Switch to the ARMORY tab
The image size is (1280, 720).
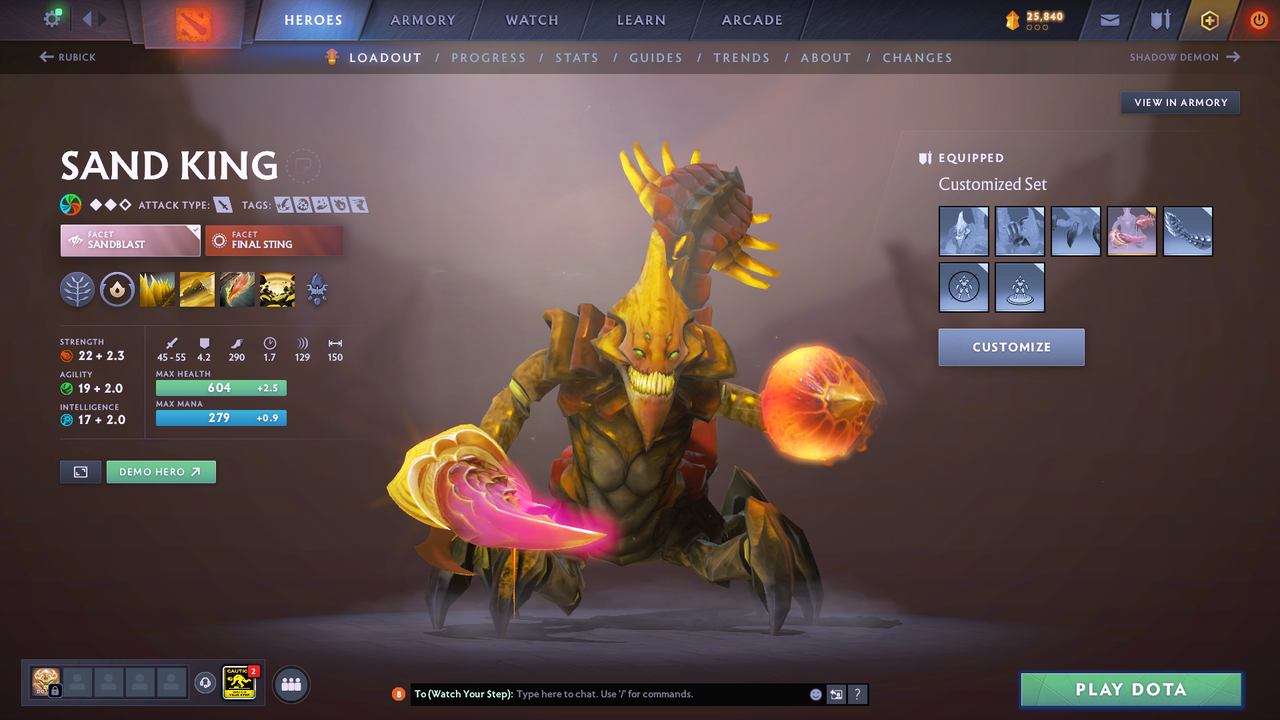click(421, 19)
